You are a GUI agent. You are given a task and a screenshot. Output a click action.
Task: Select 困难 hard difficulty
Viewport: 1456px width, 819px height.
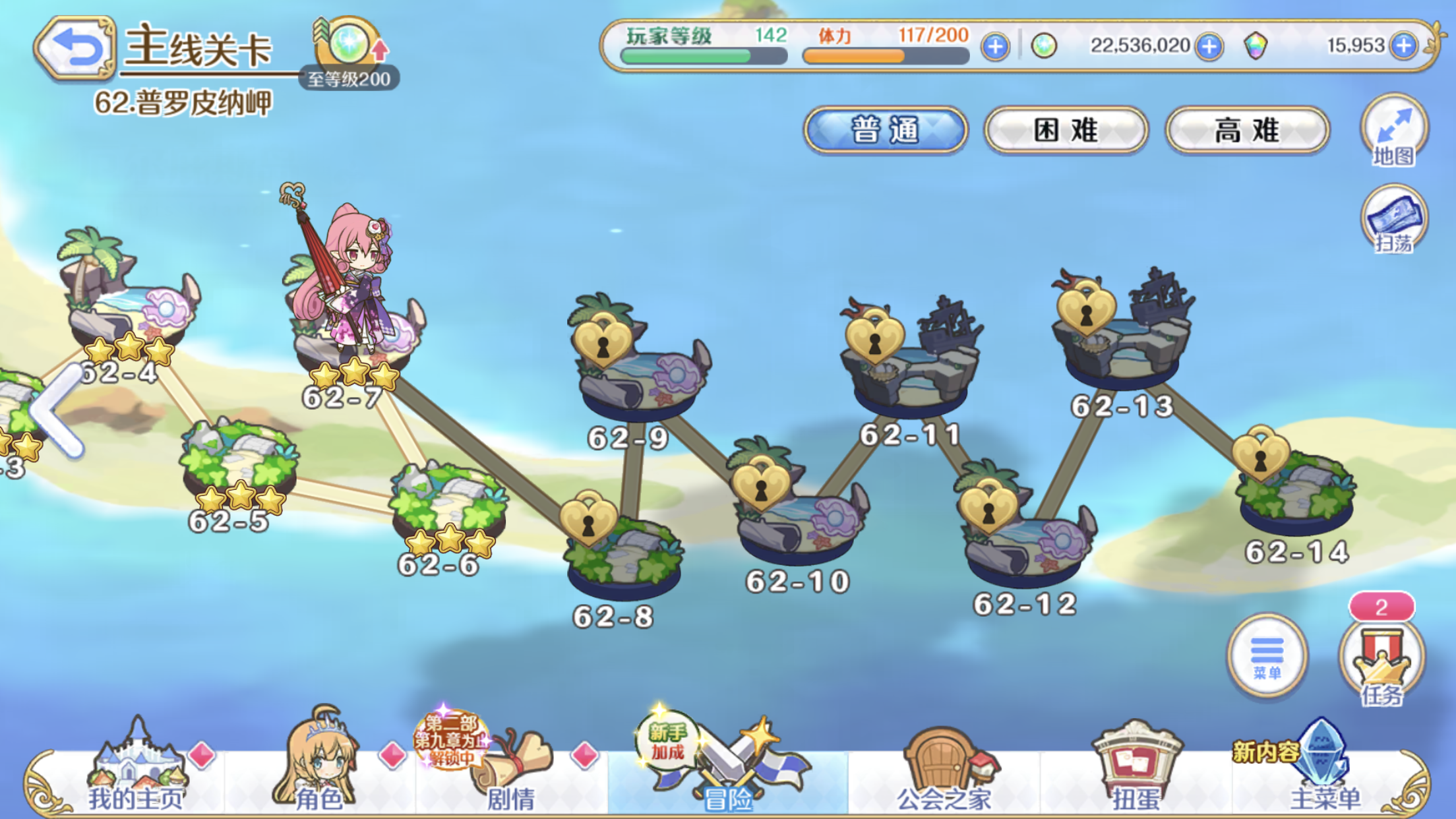point(1065,129)
